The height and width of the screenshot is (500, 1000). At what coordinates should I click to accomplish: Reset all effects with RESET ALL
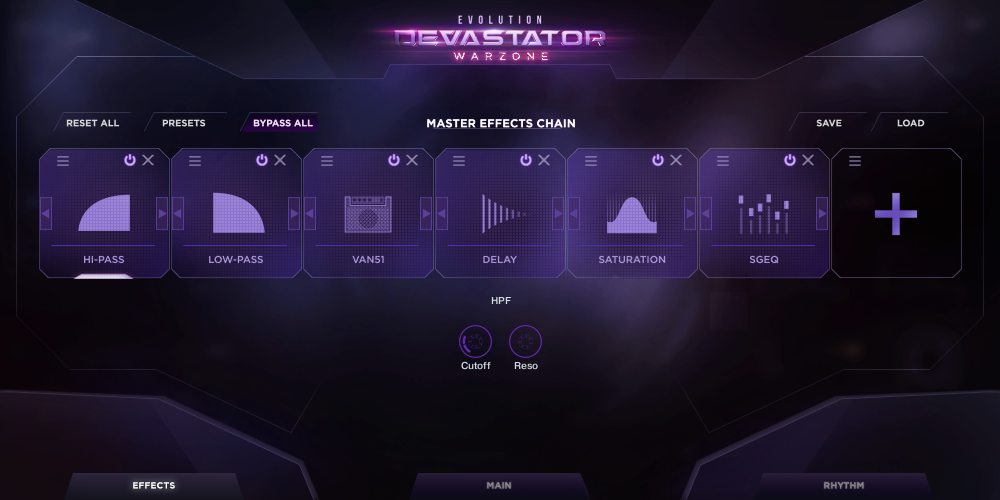pos(92,123)
